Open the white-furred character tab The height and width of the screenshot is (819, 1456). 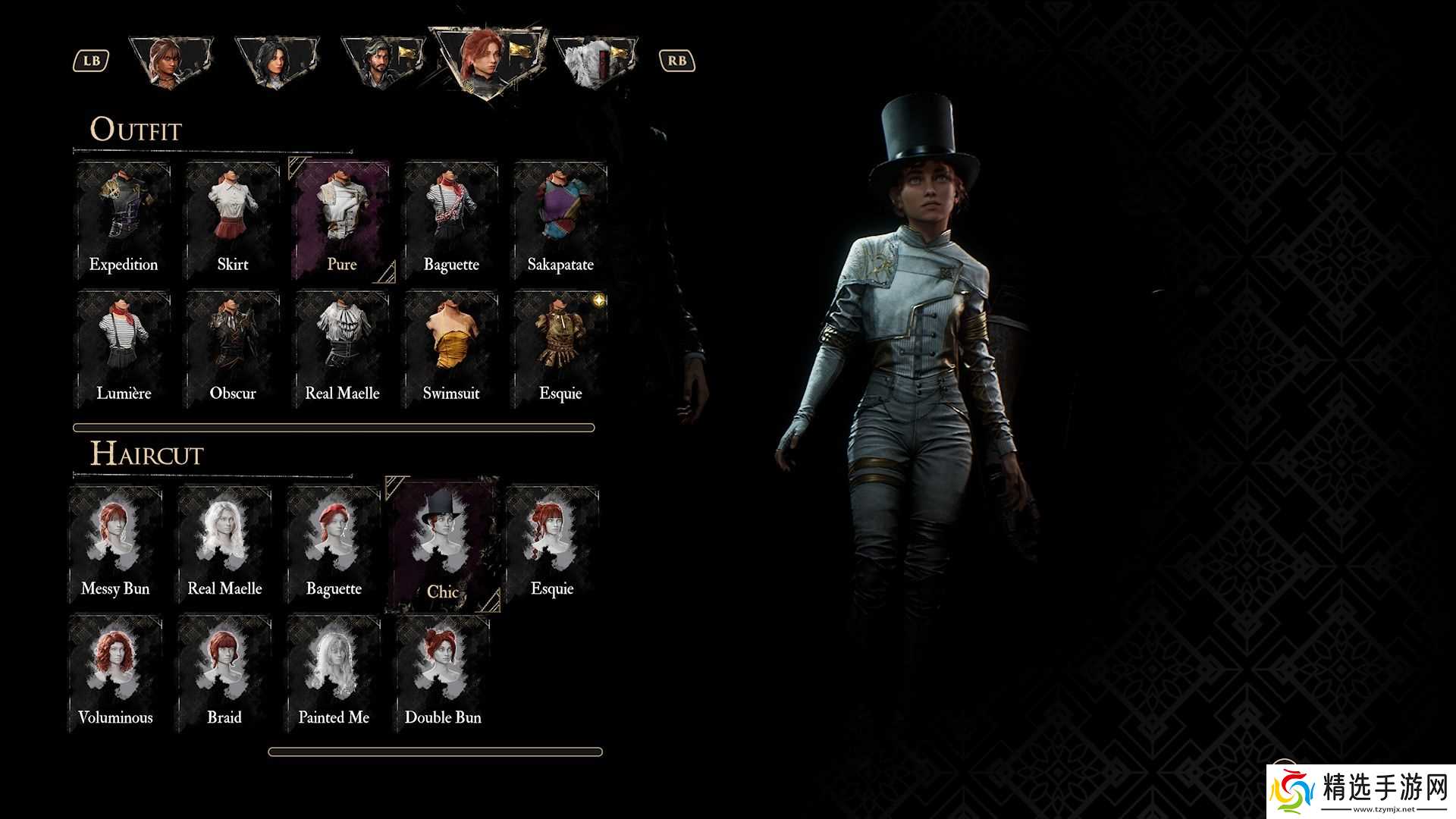click(x=596, y=62)
